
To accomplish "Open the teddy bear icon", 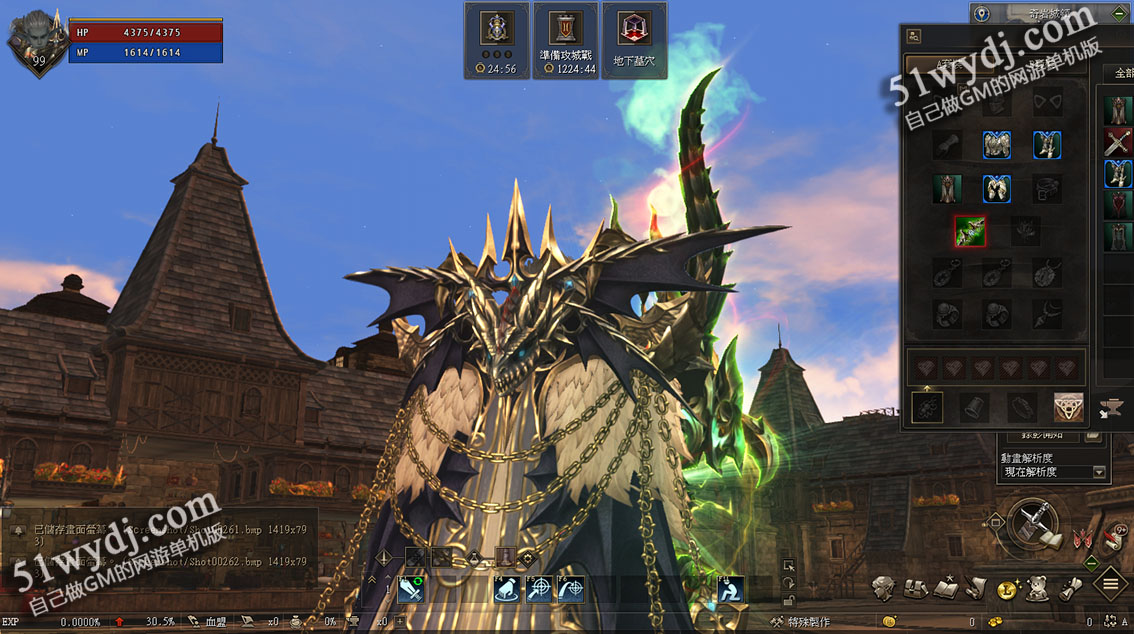I will coord(1038,589).
